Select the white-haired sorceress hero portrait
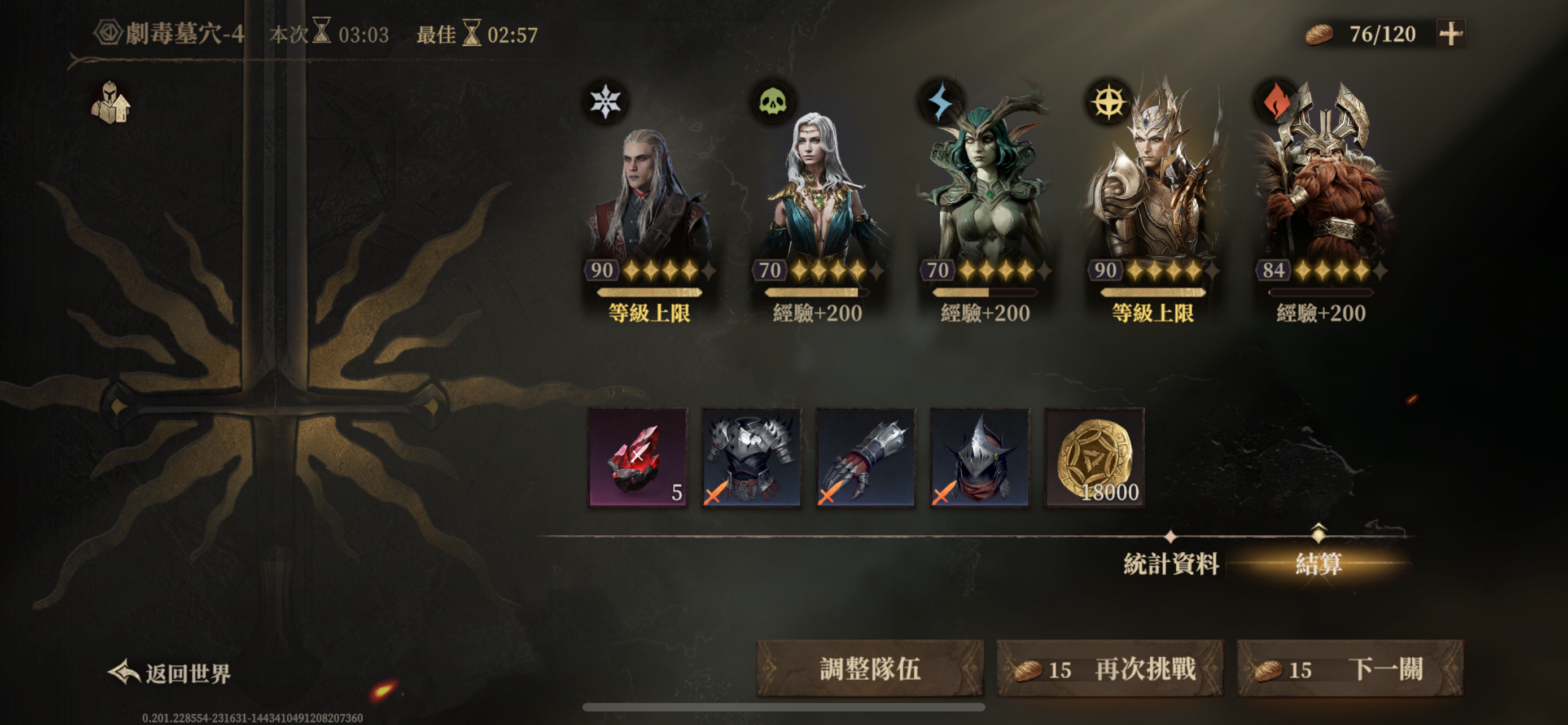The height and width of the screenshot is (725, 1568). point(817,195)
